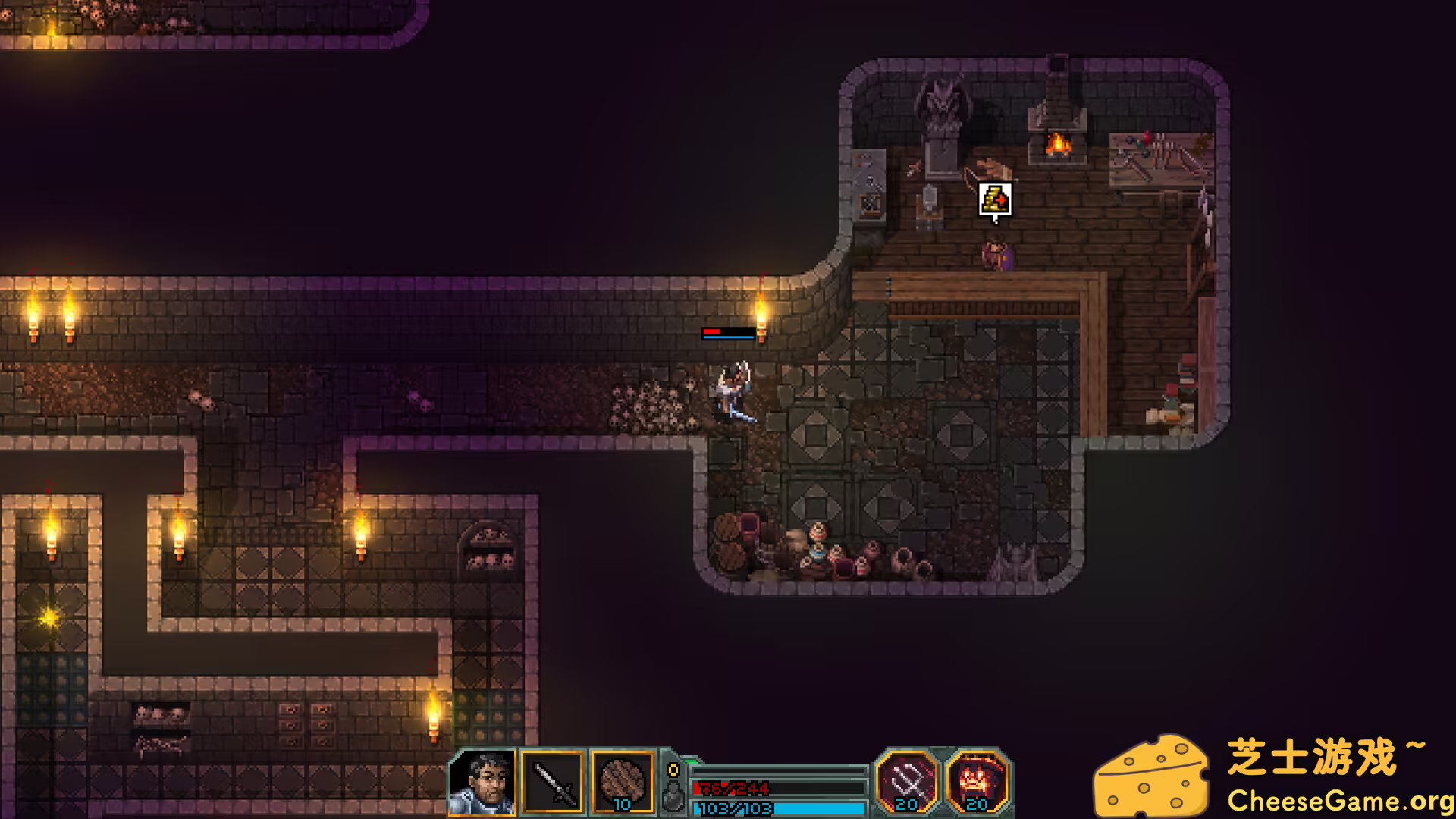
Task: Click the gold upgrade speech bubble icon
Action: 995,200
